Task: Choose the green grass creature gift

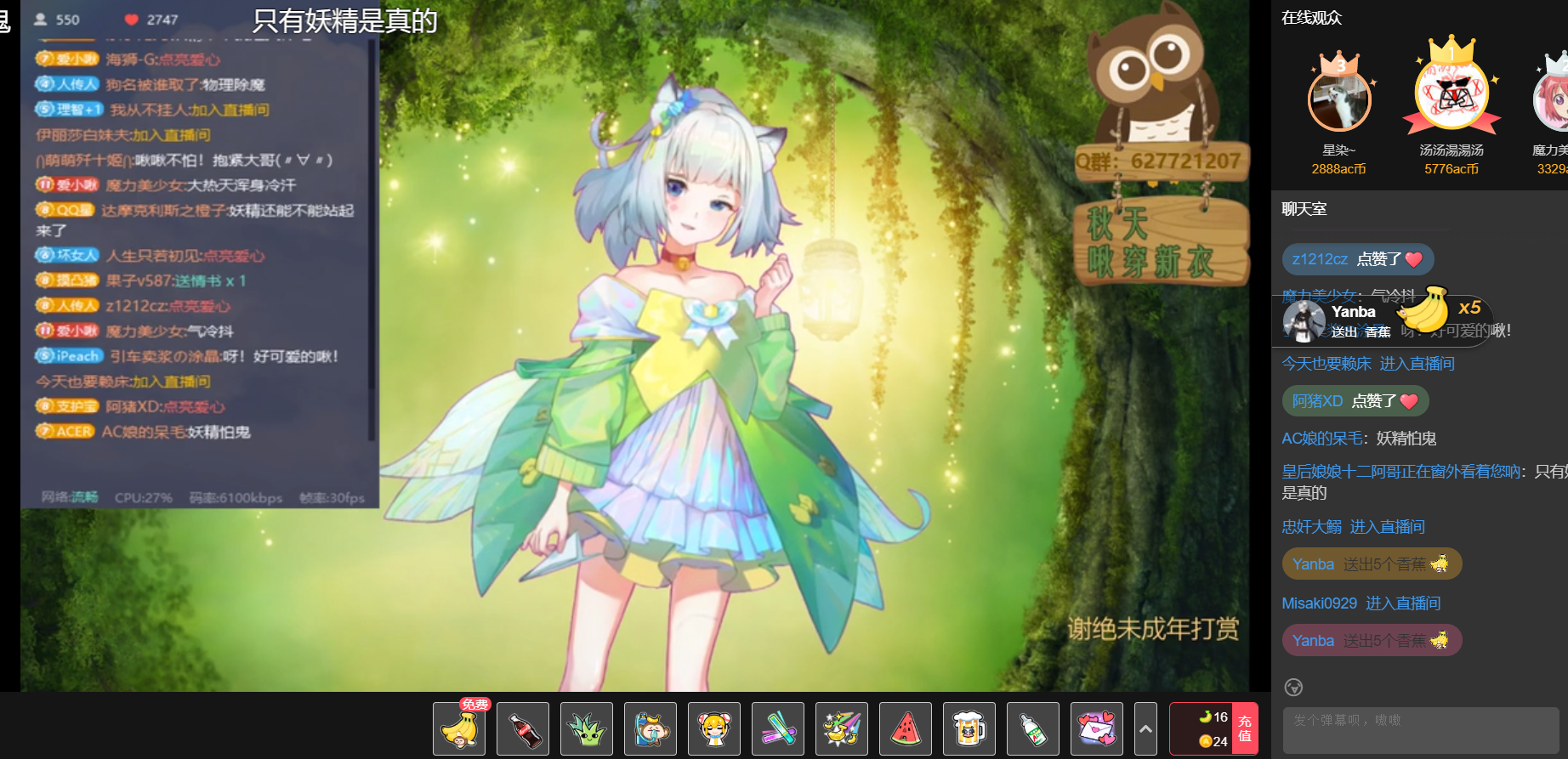Action: coord(587,728)
